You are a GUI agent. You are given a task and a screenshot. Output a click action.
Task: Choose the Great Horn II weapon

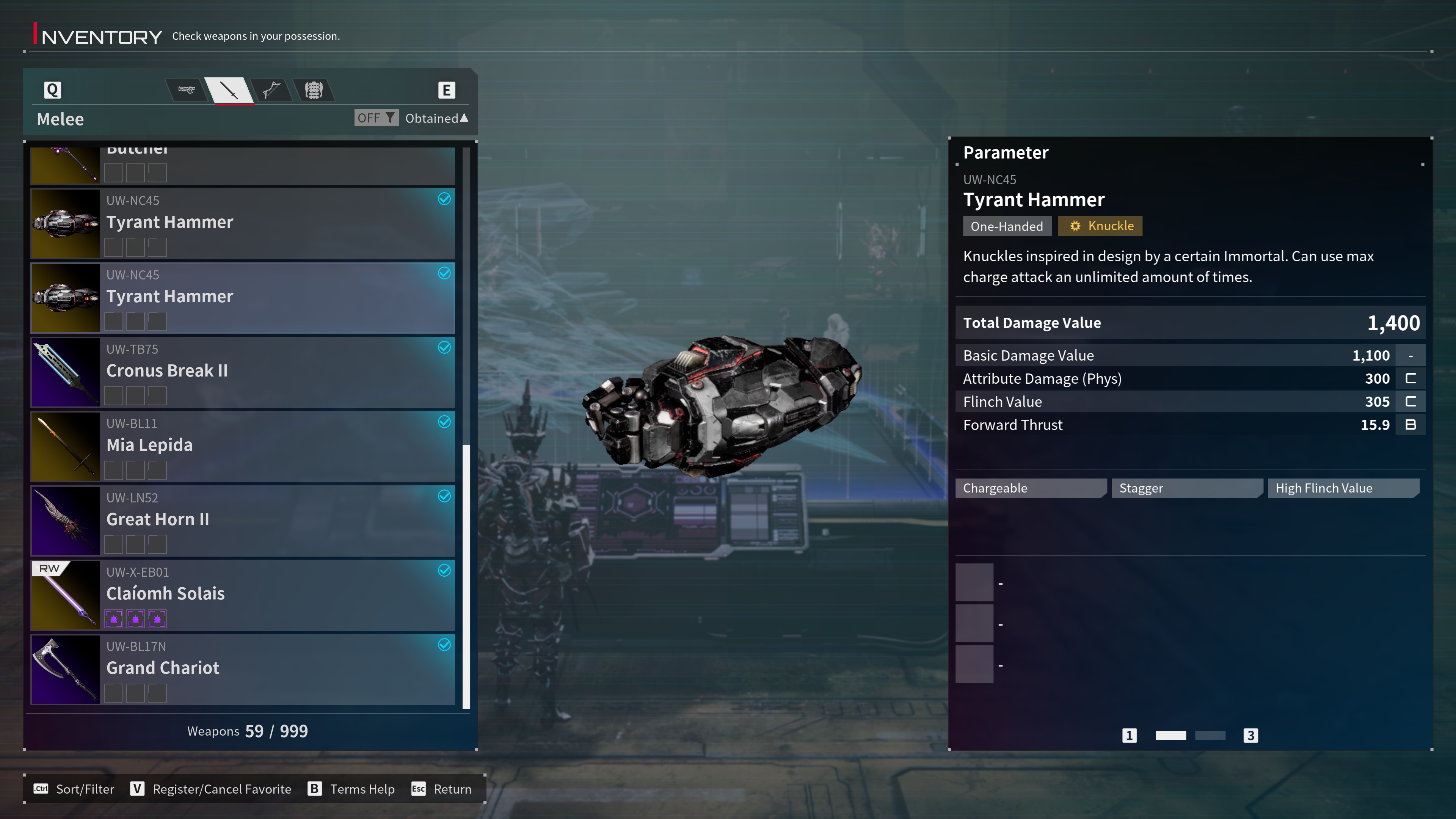tap(243, 521)
